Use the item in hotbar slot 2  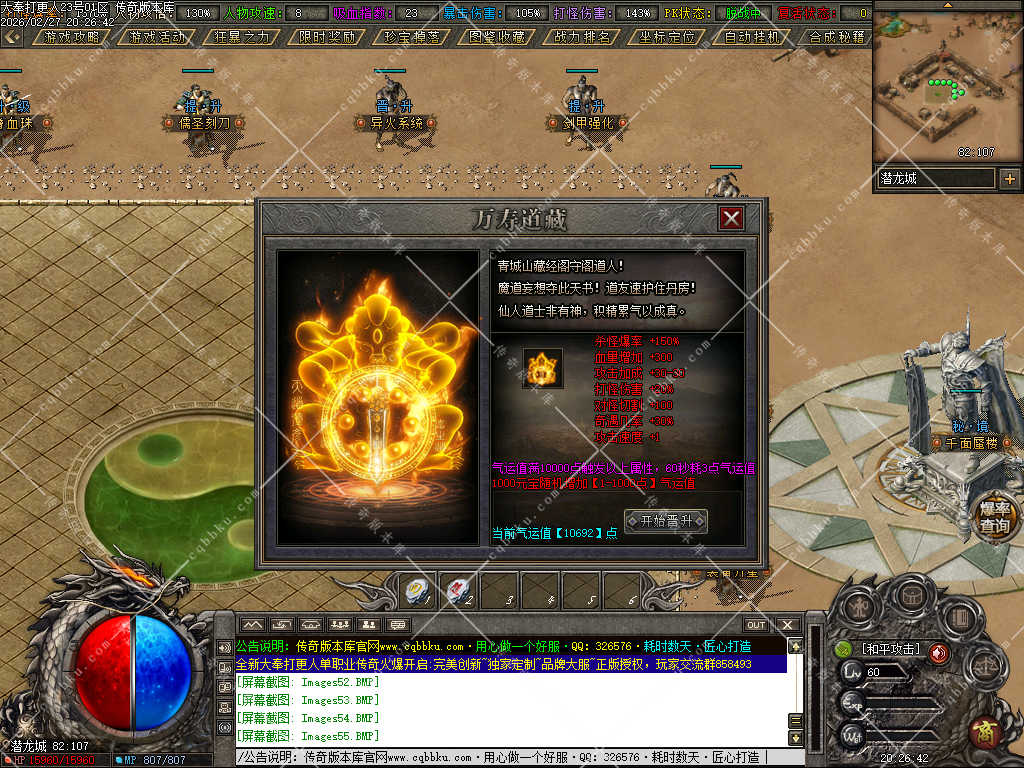458,590
